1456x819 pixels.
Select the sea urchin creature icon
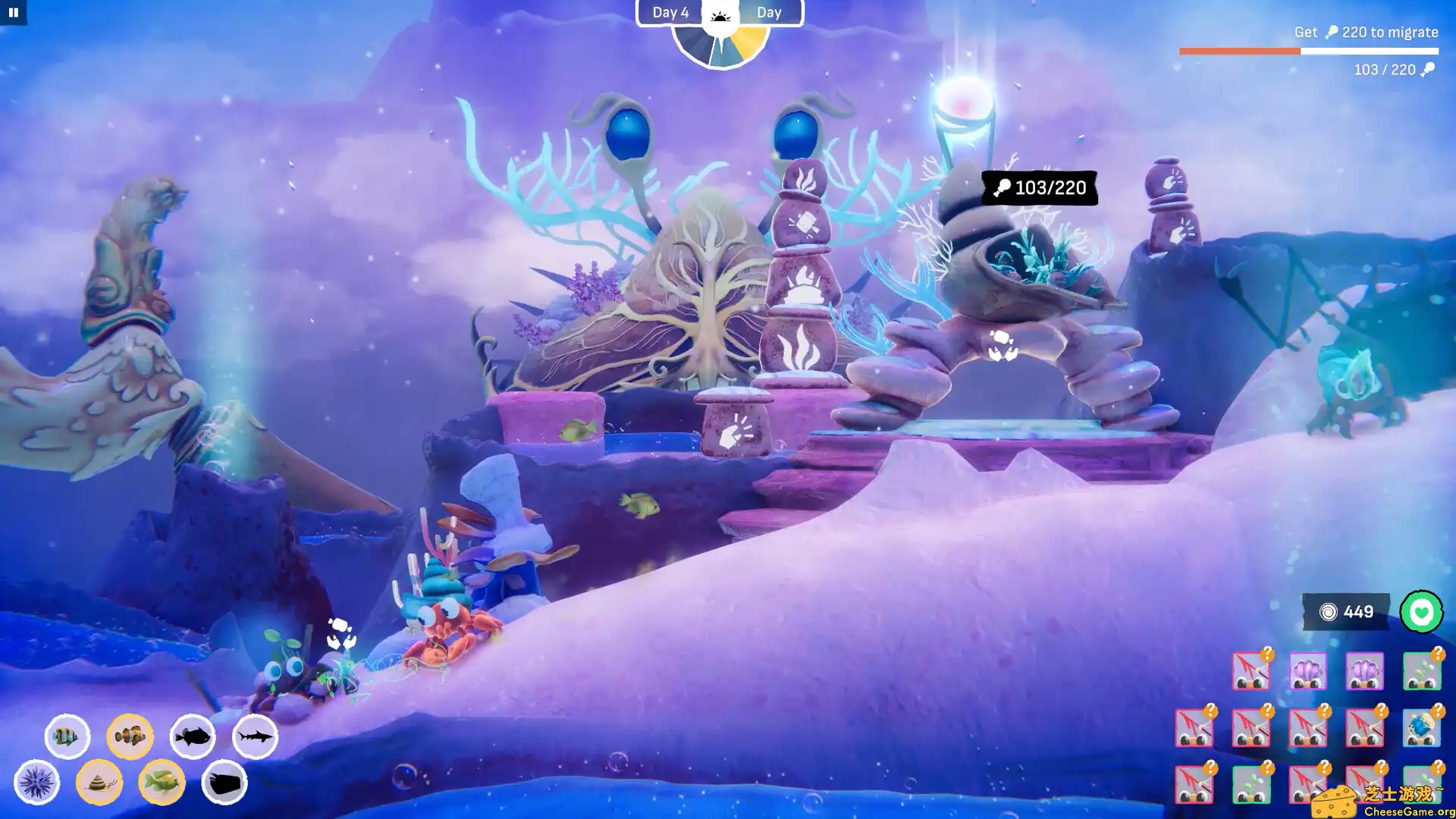pos(38,781)
